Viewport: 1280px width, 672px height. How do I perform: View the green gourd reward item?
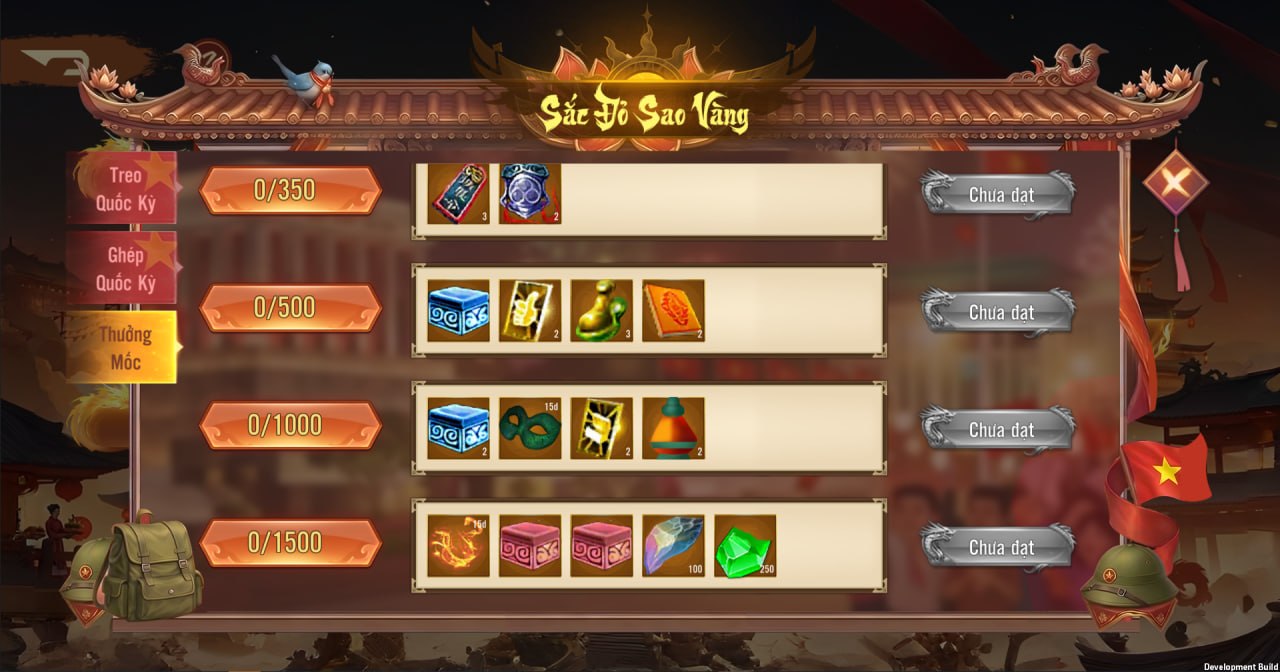click(x=601, y=311)
